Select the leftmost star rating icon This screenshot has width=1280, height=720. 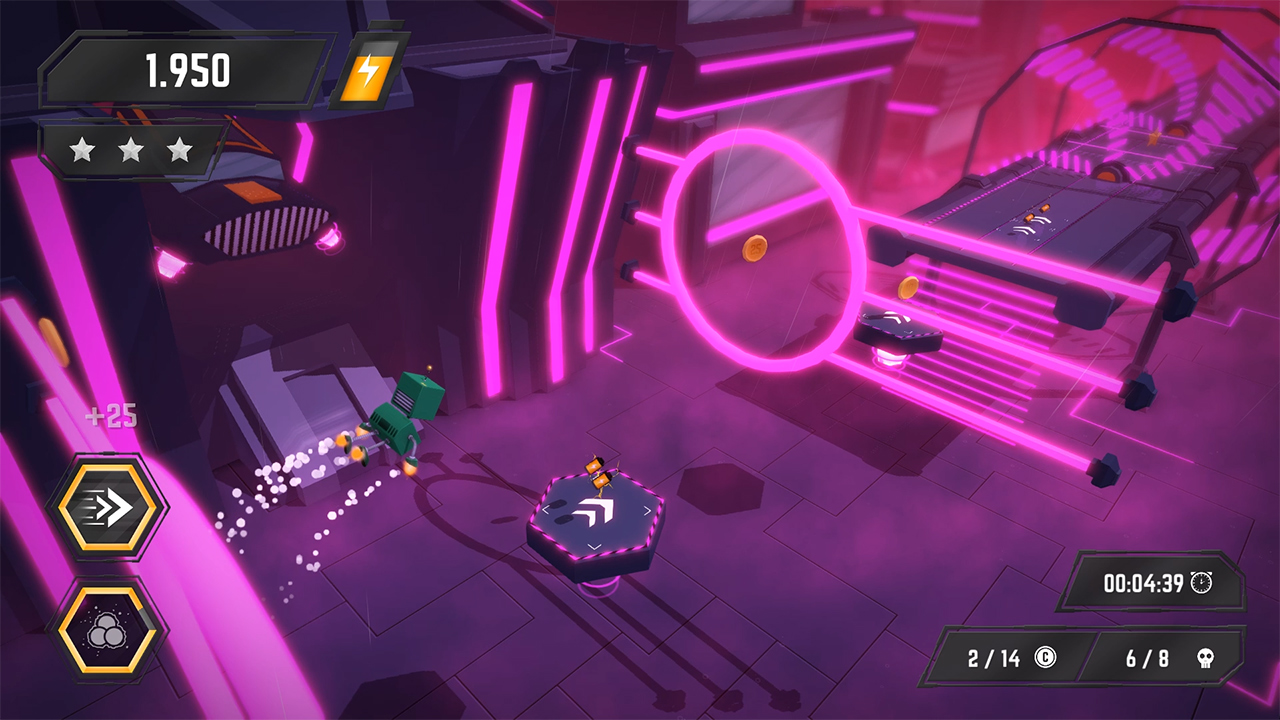coord(83,149)
